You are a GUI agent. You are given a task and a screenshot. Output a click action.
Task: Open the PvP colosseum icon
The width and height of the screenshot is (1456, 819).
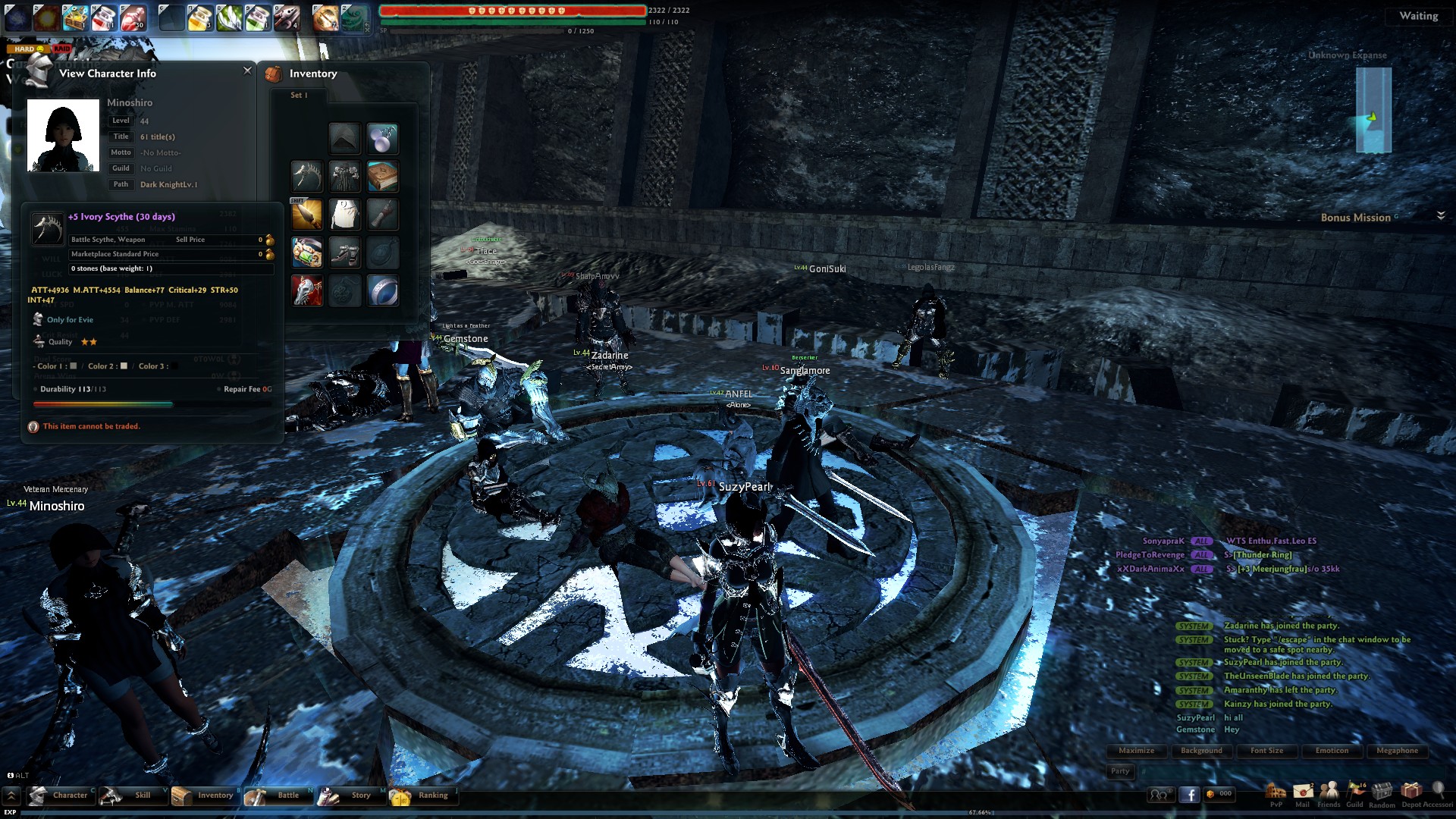1276,793
